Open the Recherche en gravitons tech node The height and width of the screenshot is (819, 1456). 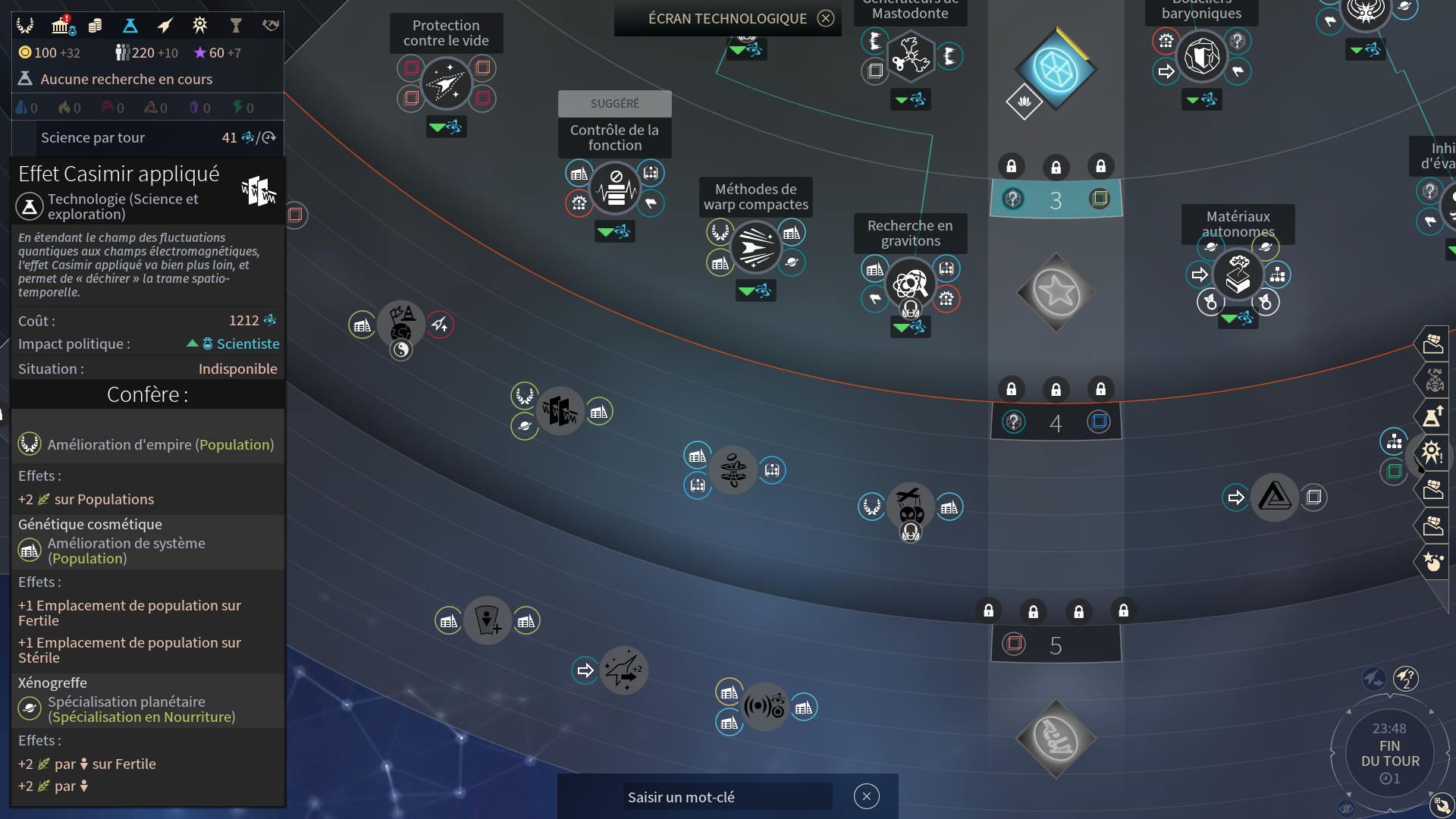click(911, 282)
